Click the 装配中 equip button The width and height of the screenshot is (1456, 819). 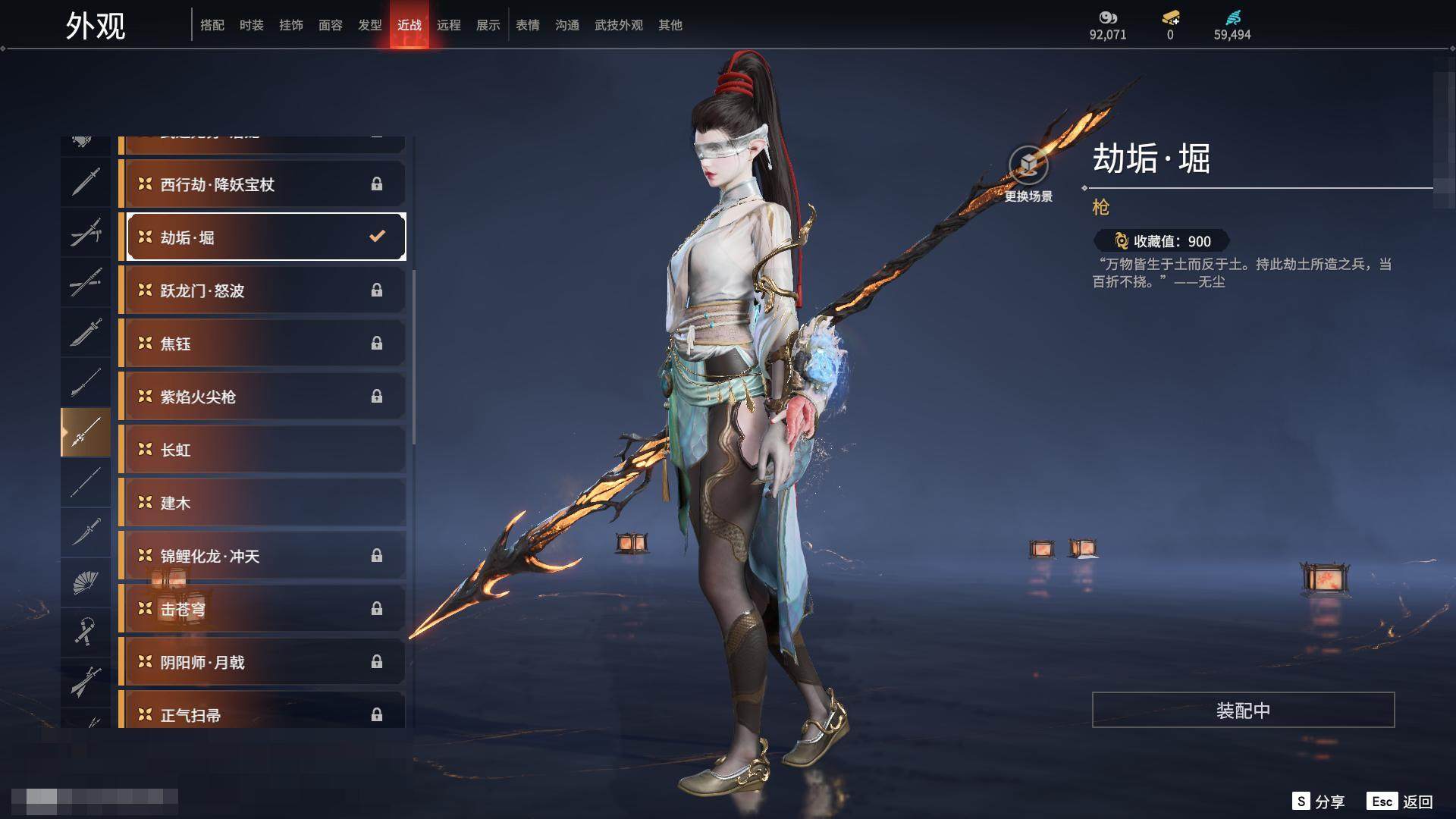pyautogui.click(x=1242, y=710)
